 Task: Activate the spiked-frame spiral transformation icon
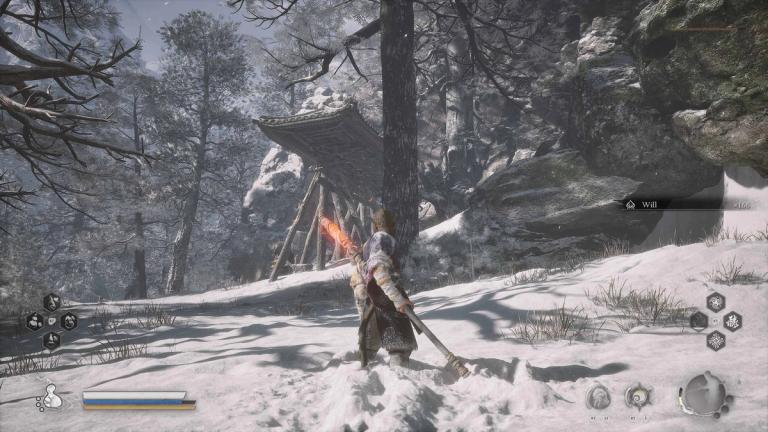click(x=638, y=396)
